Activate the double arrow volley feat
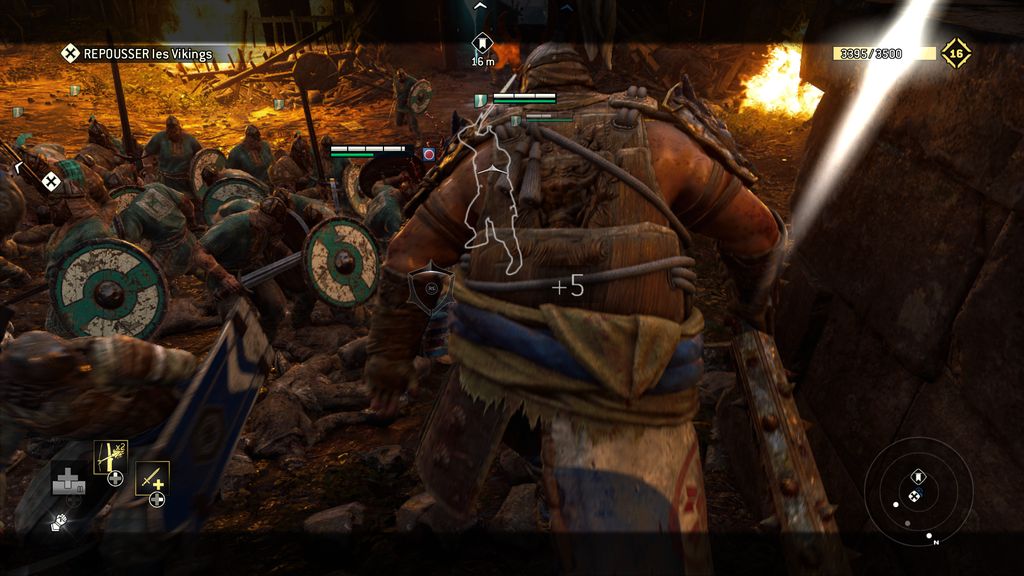The width and height of the screenshot is (1024, 576). pyautogui.click(x=110, y=456)
